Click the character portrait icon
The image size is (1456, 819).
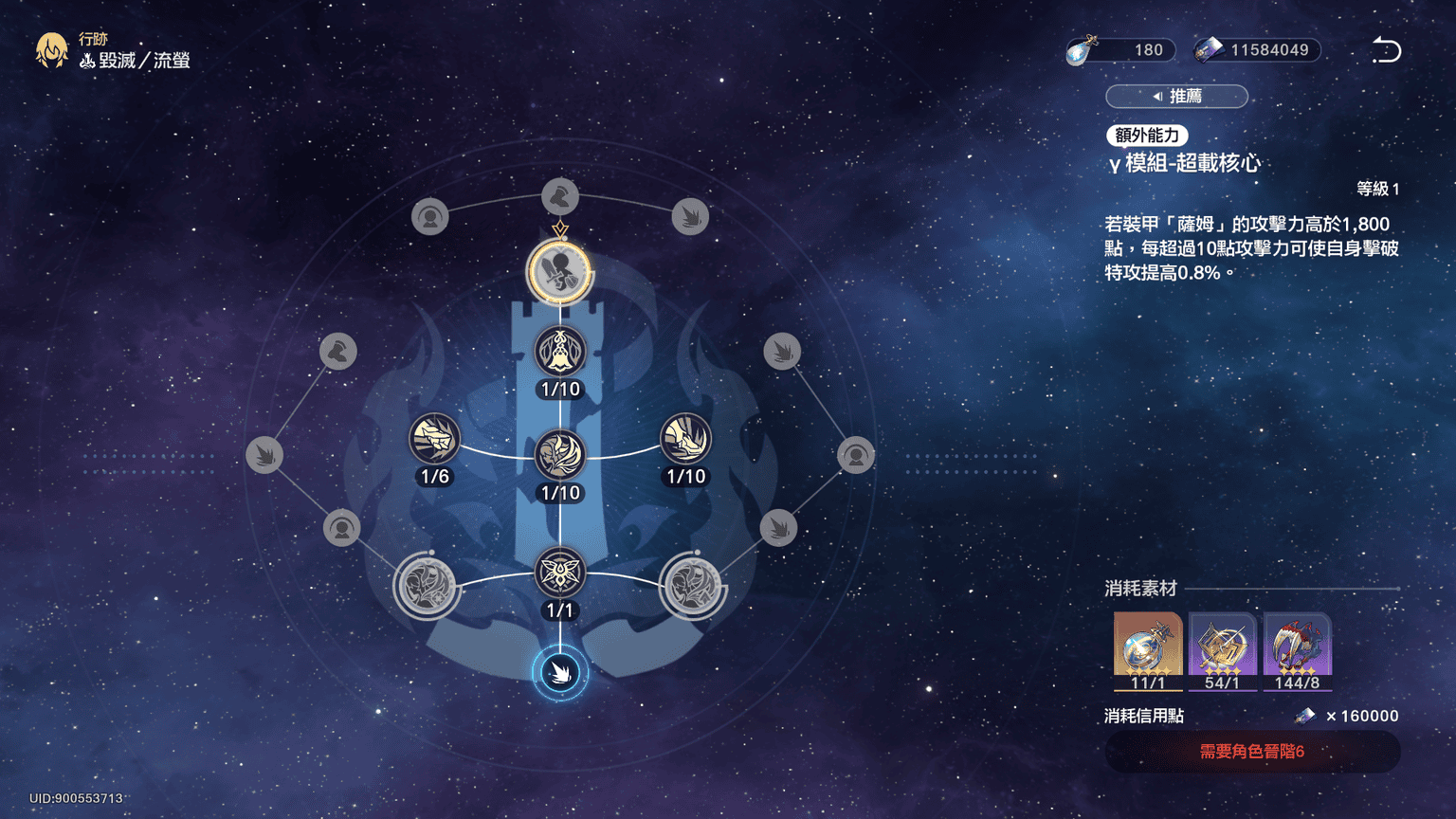(x=51, y=50)
